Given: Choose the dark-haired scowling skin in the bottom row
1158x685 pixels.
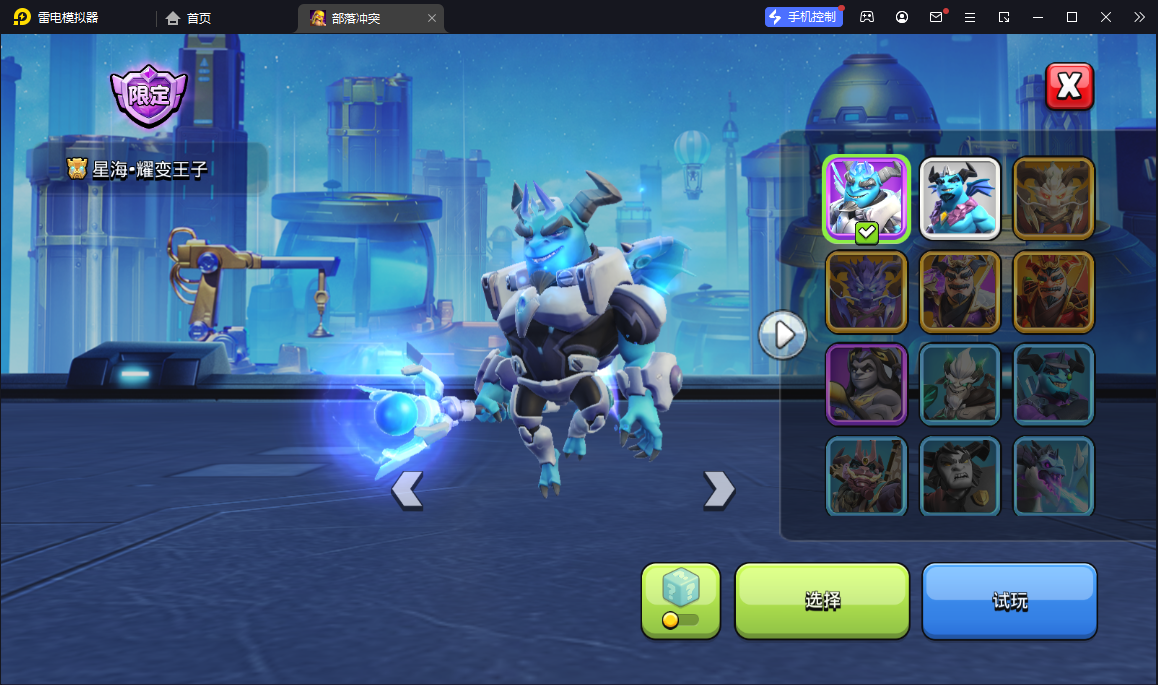Looking at the screenshot, I should pyautogui.click(x=960, y=476).
